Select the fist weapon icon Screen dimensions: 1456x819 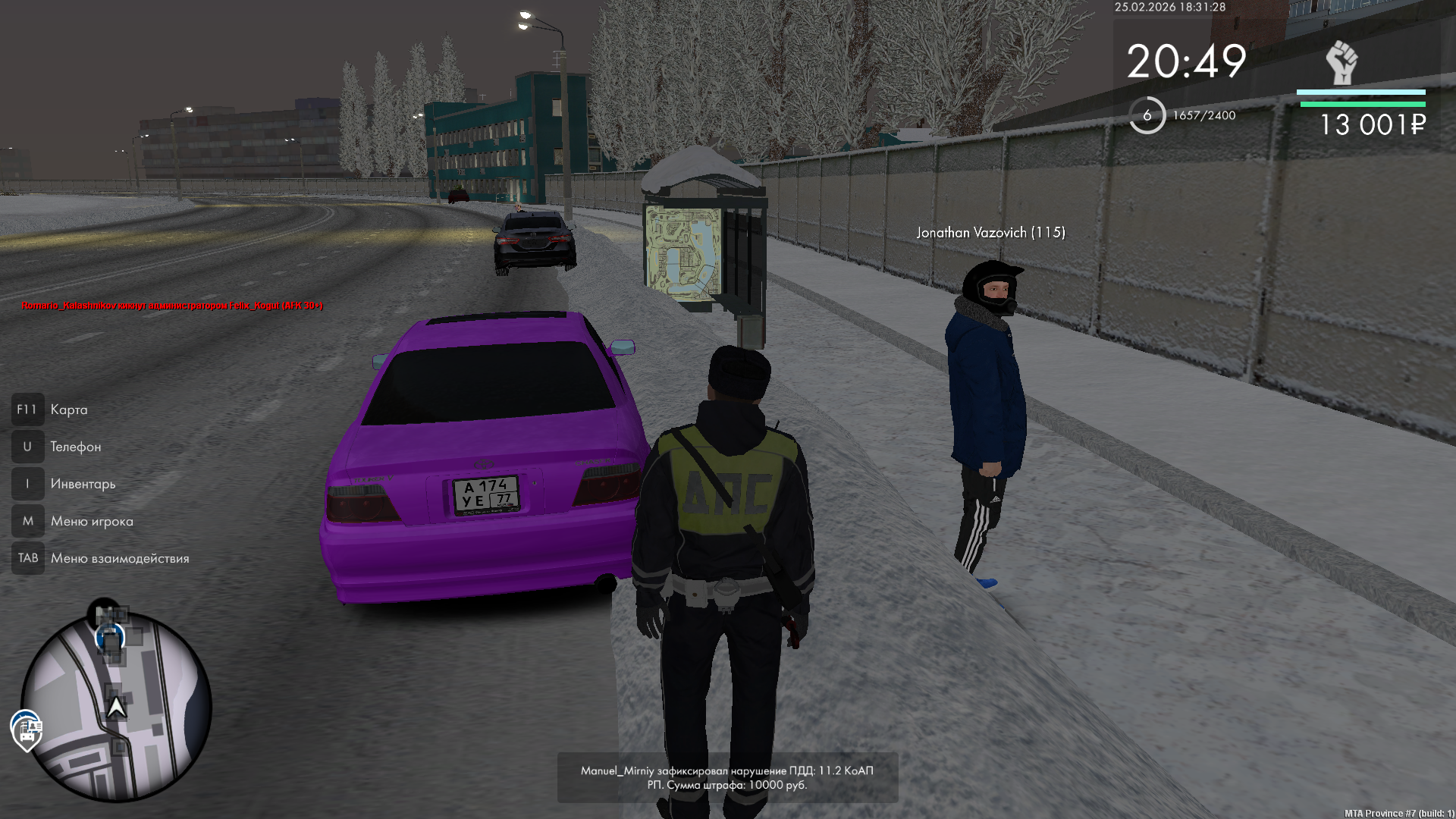pos(1341,62)
